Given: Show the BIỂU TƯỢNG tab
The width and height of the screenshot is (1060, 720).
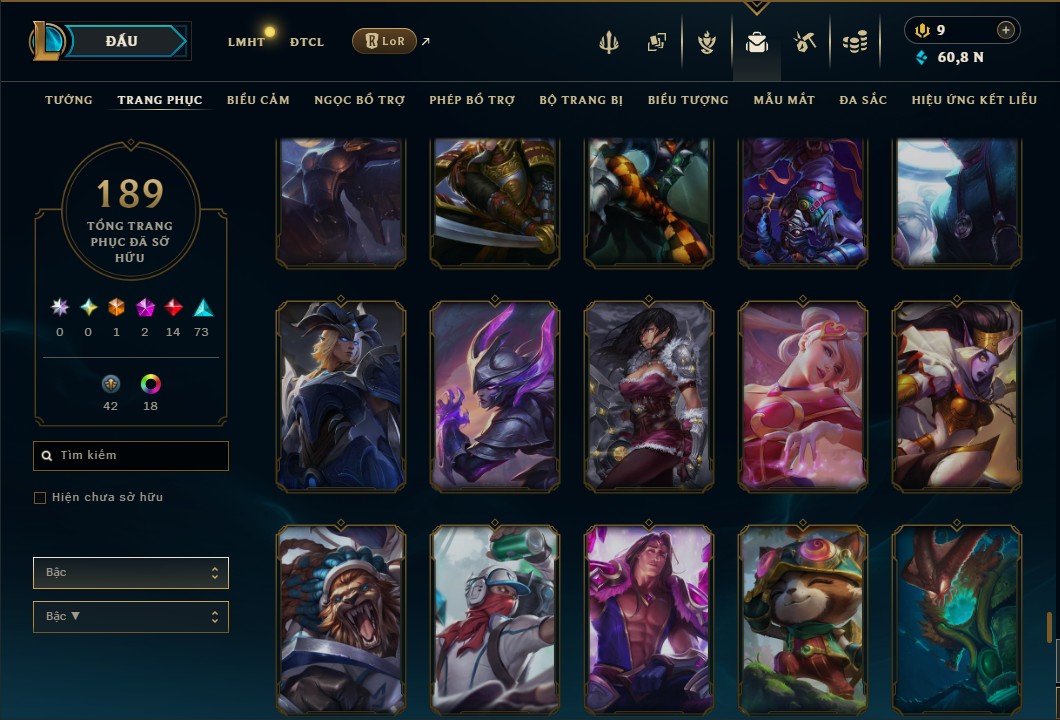Looking at the screenshot, I should coord(688,100).
